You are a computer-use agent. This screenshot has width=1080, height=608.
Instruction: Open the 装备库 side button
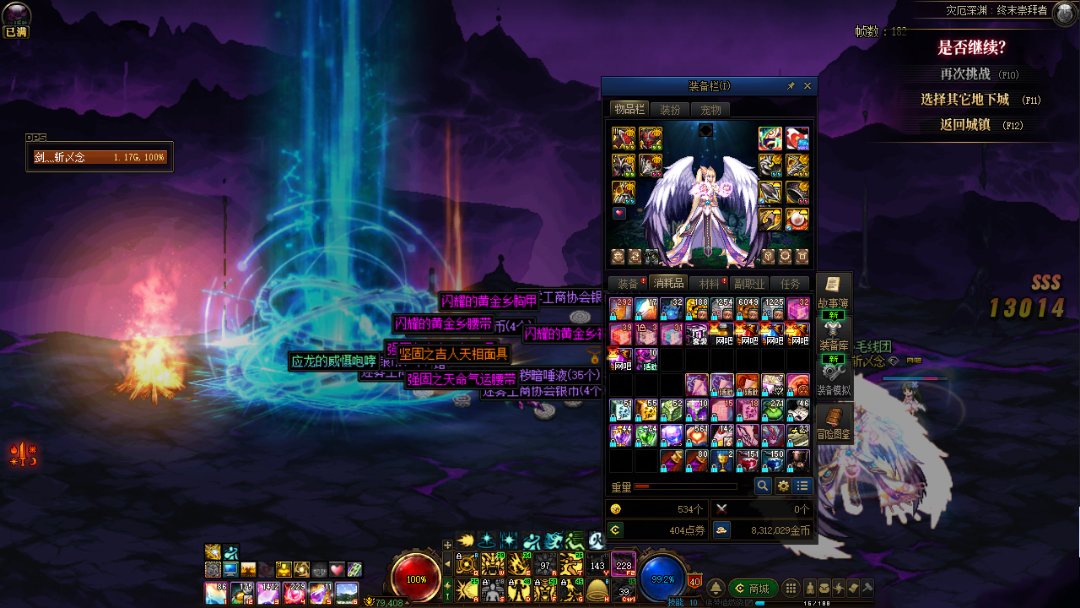[834, 336]
